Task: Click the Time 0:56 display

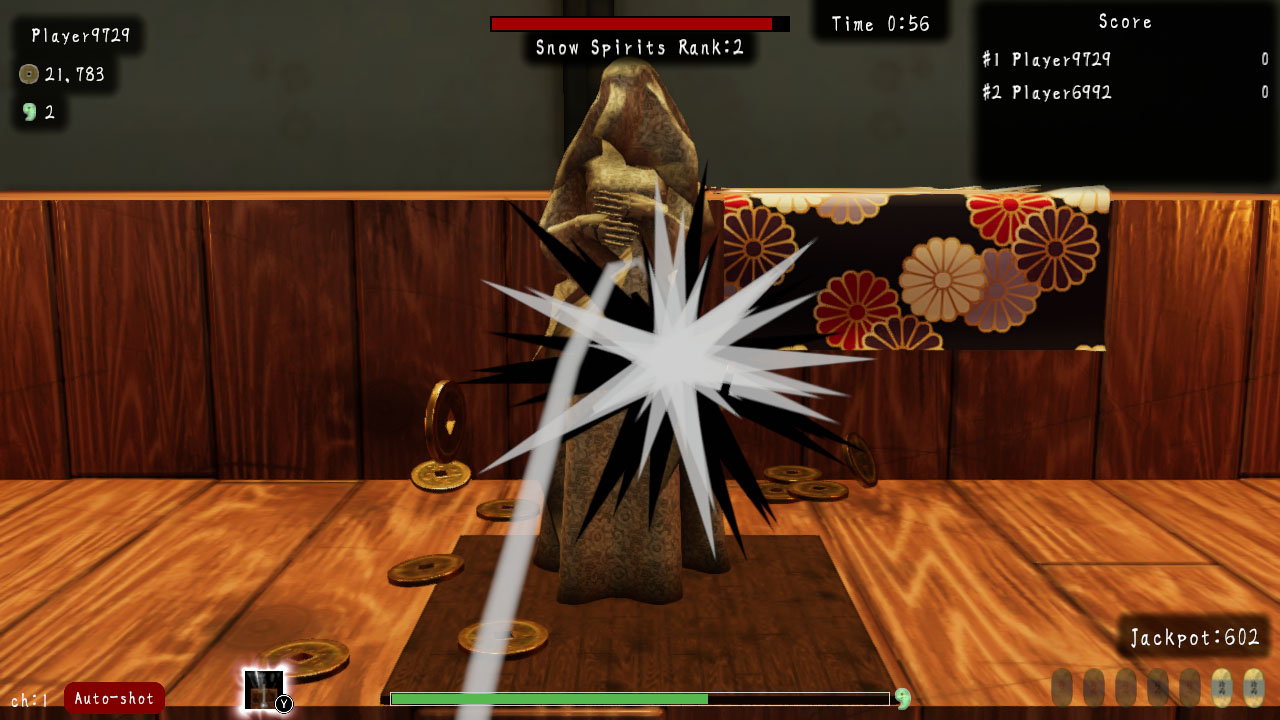Action: pos(880,24)
